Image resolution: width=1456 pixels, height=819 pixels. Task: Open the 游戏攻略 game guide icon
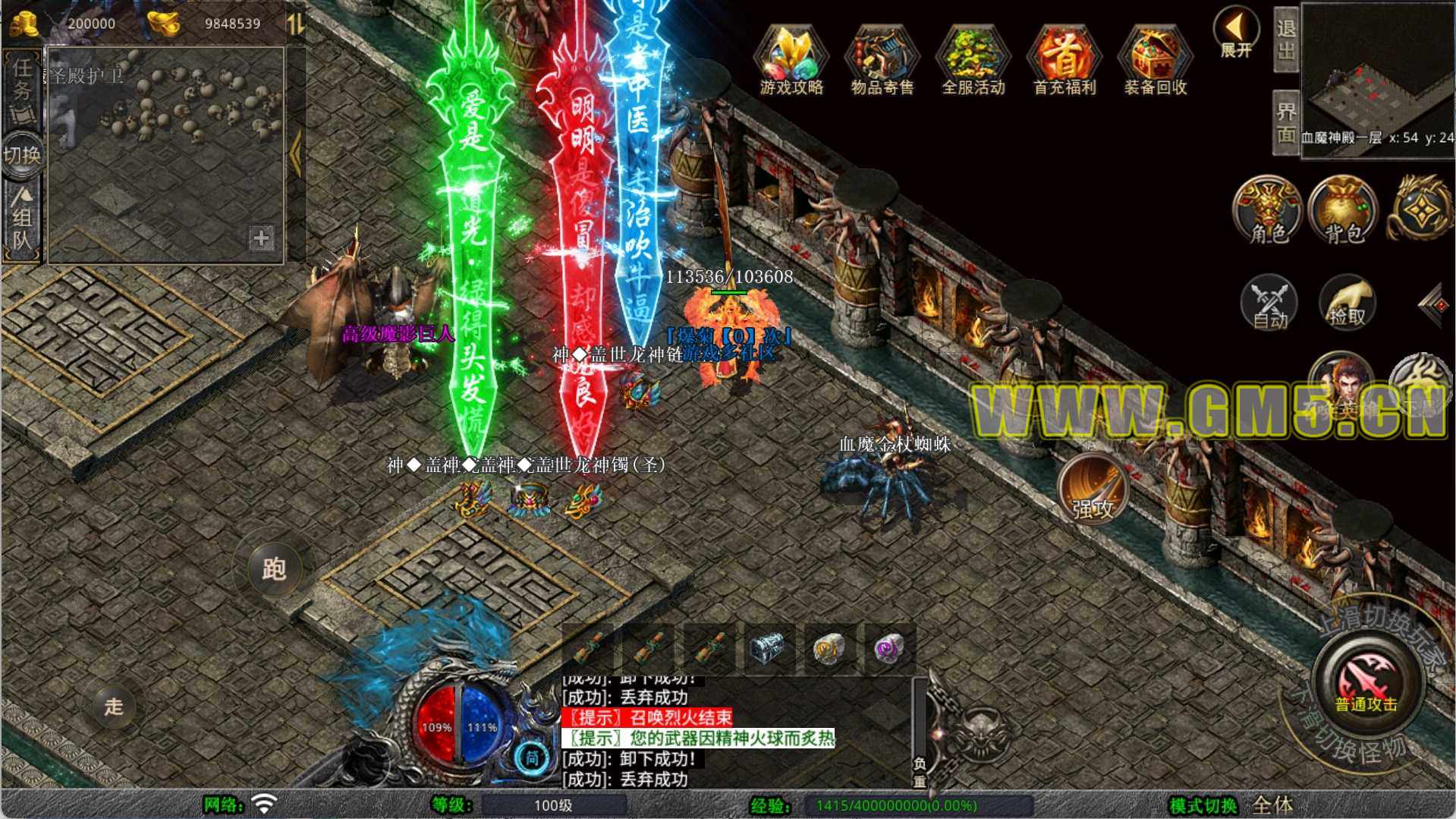click(x=791, y=61)
